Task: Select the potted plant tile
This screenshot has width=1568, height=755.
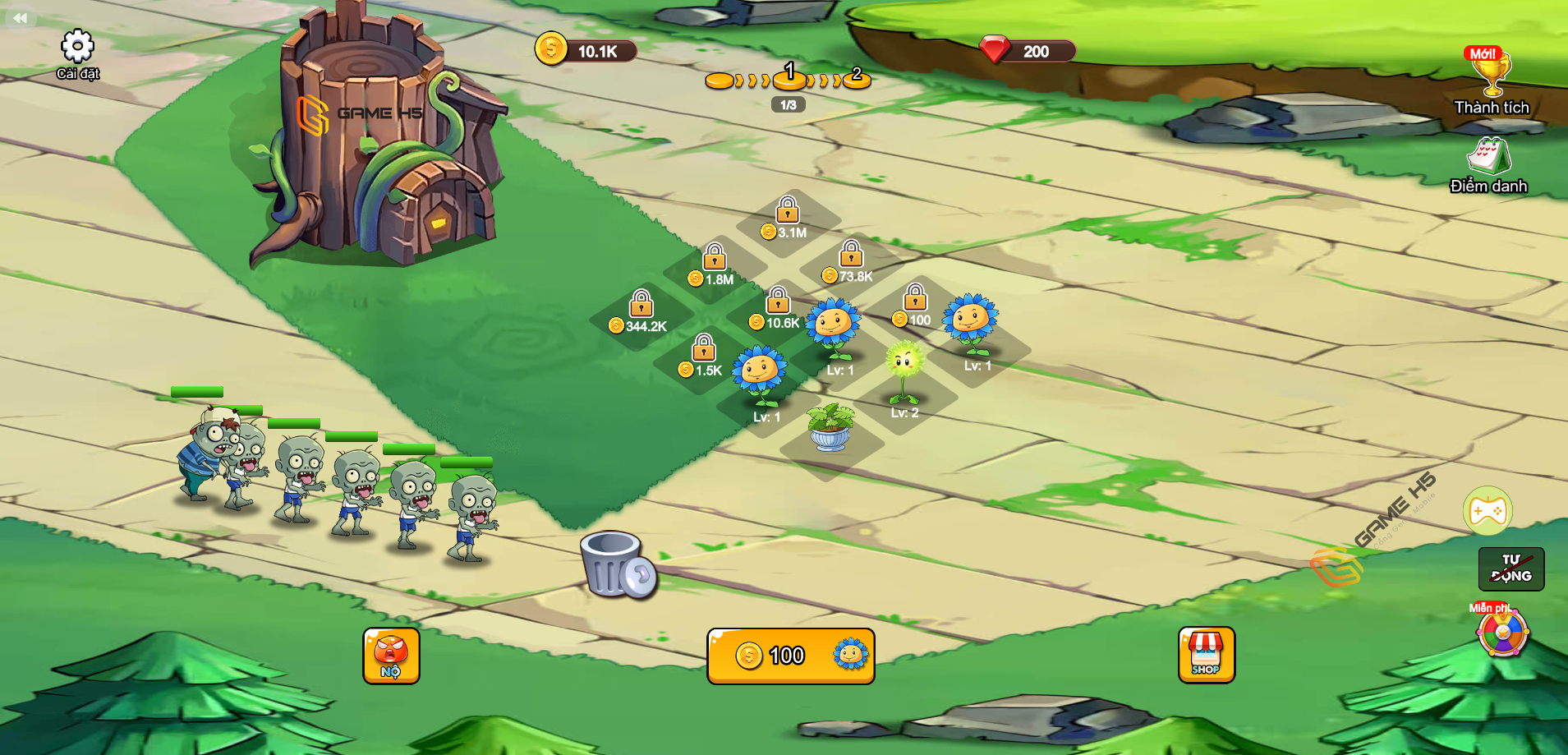Action: pyautogui.click(x=830, y=427)
